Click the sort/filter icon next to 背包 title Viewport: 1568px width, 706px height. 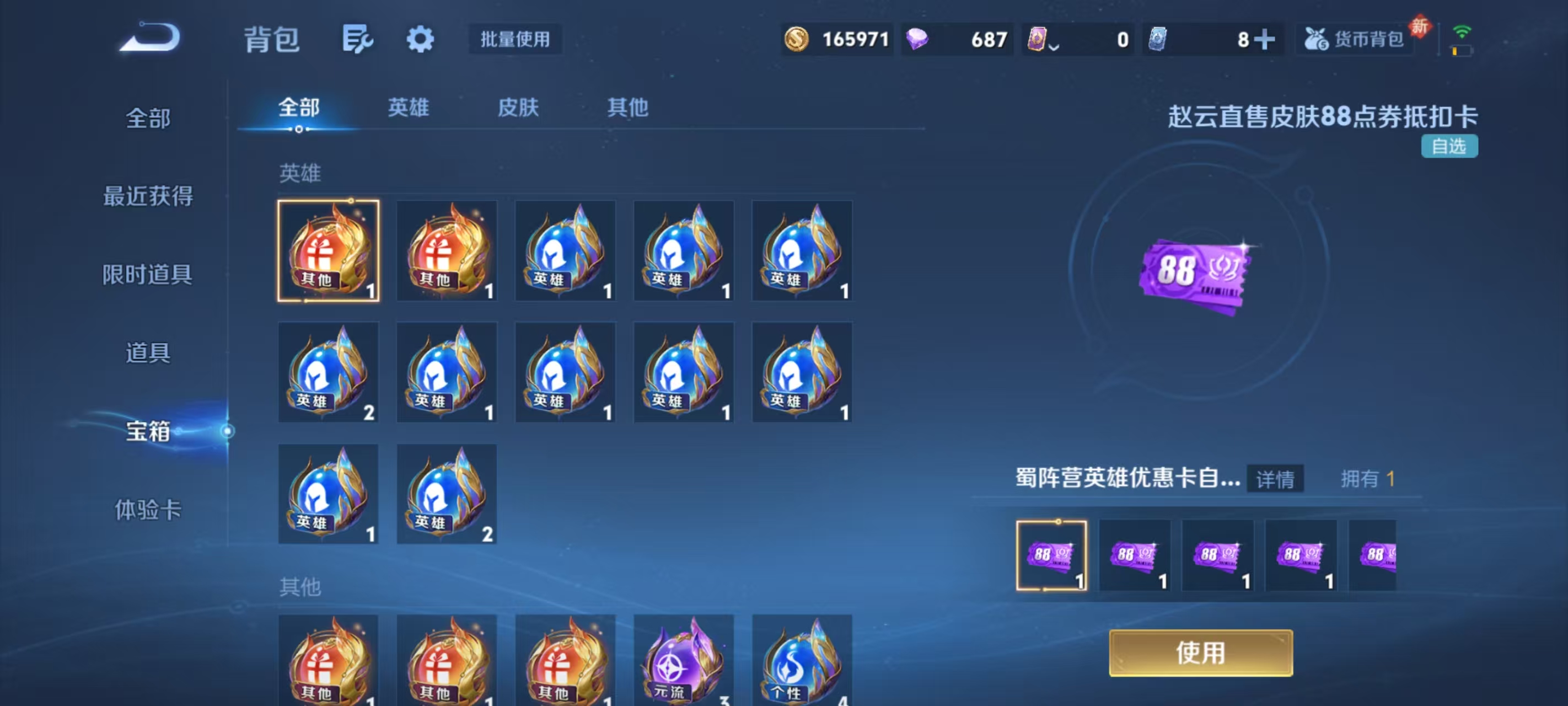pyautogui.click(x=358, y=39)
